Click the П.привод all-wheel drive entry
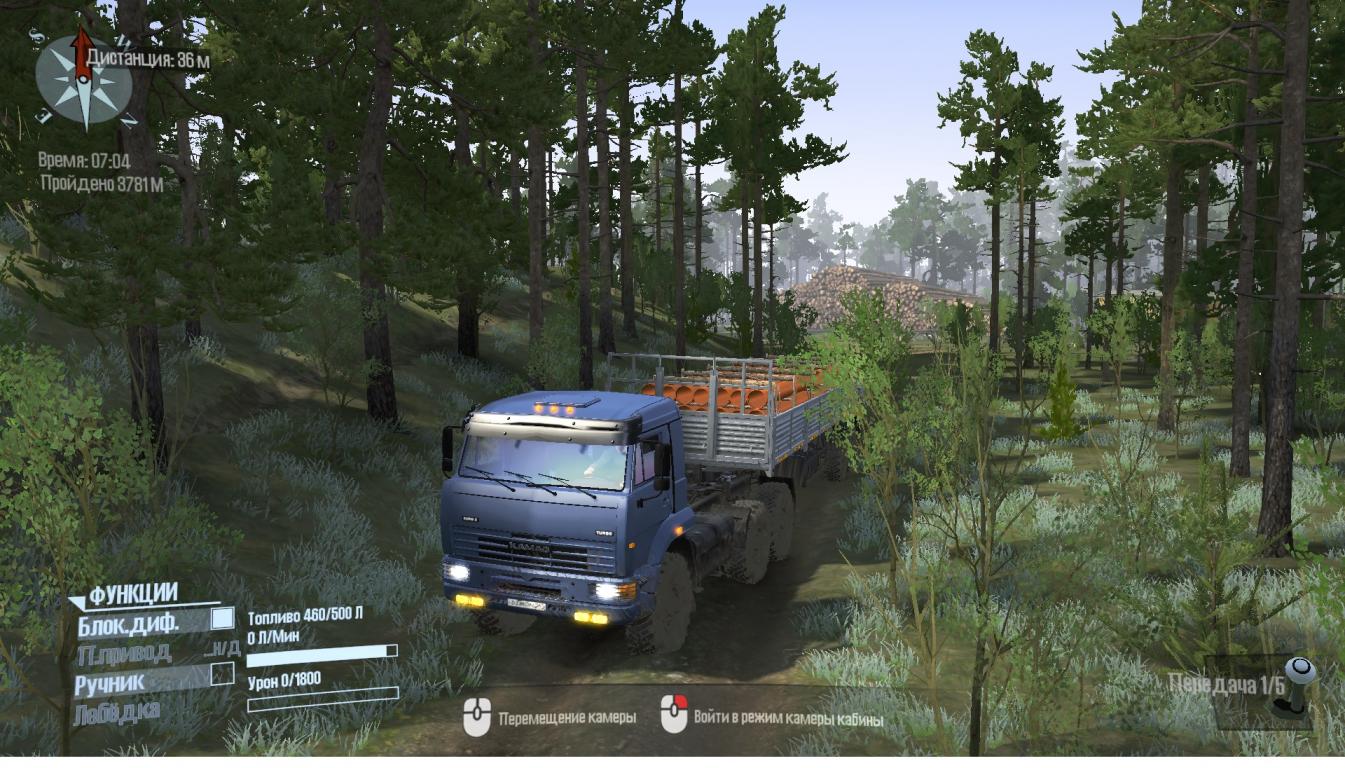Screen dimensions: 1345x768 point(125,654)
